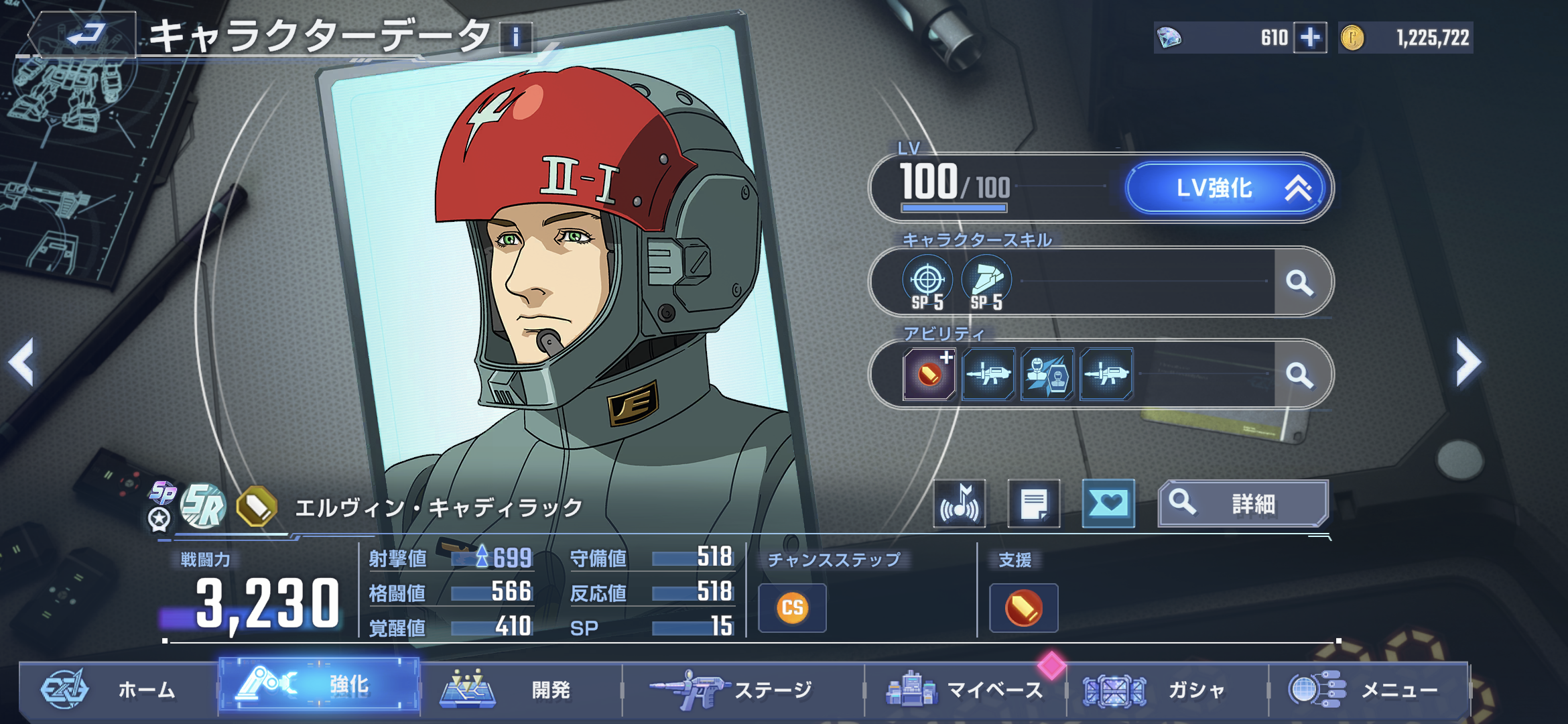
Task: Open the ガシャ gacha tab
Action: point(1166,689)
